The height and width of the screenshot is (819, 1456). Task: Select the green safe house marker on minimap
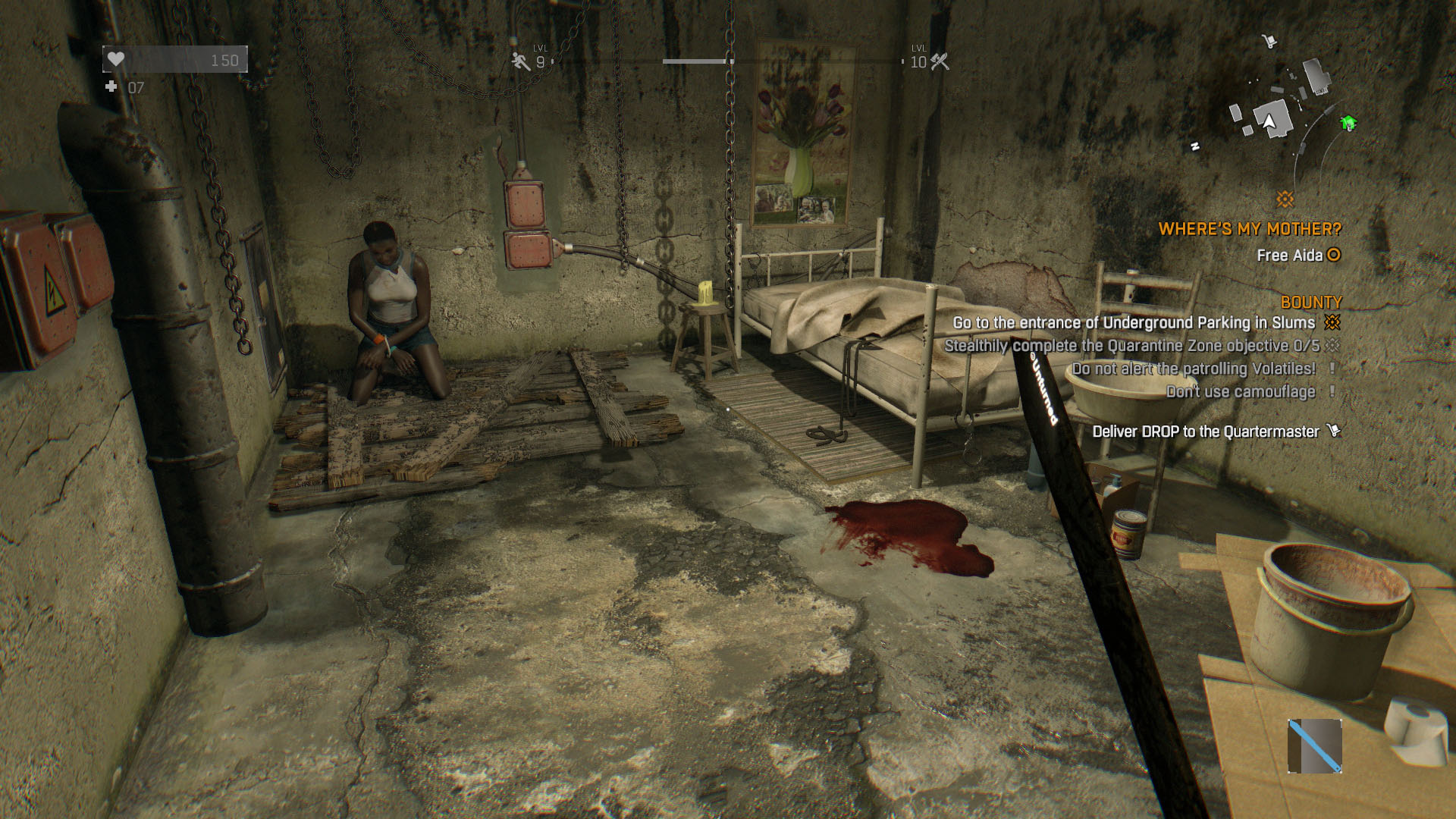(1348, 123)
